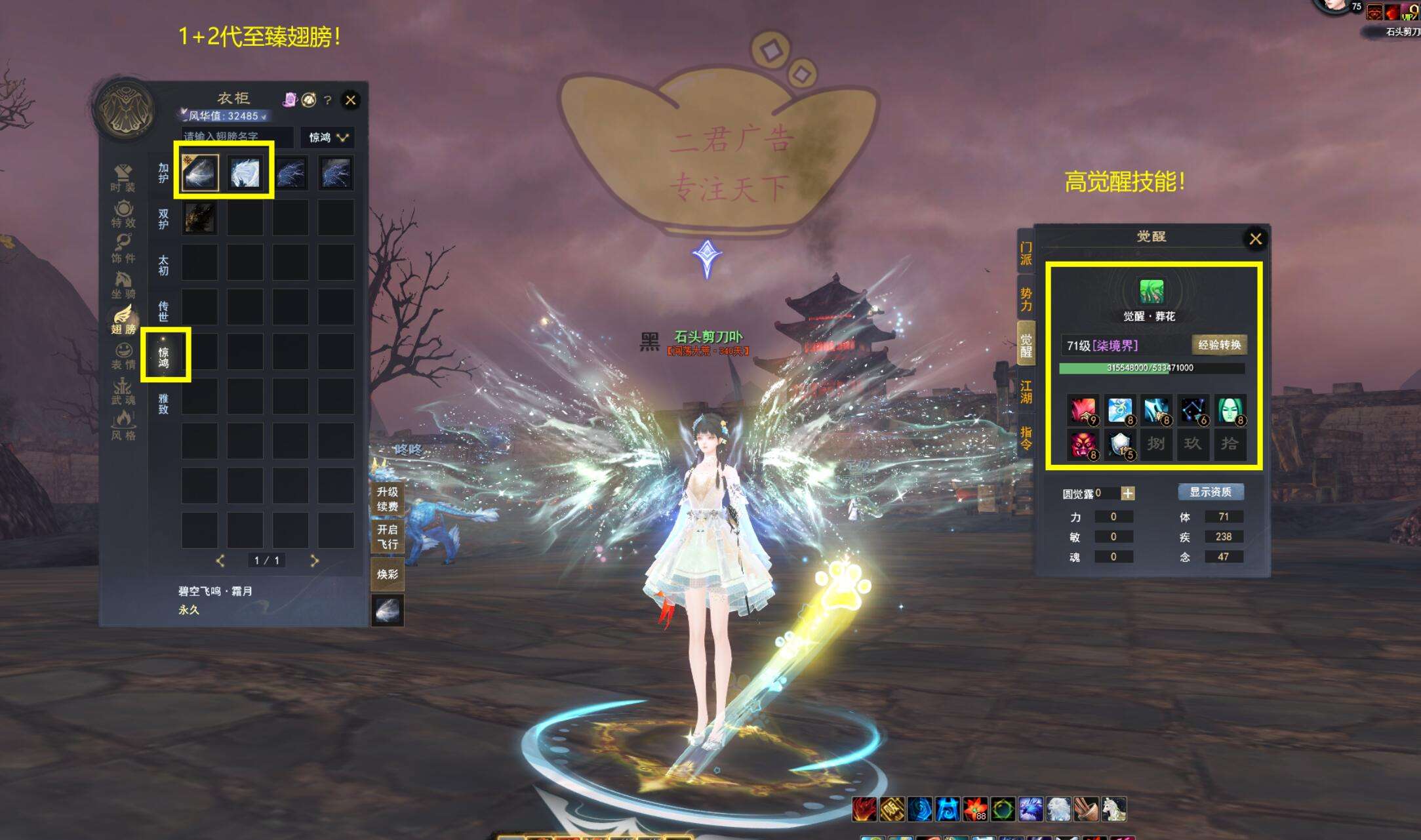Switch to the 坐骑 mount category
Viewport: 1421px width, 840px height.
[x=123, y=285]
